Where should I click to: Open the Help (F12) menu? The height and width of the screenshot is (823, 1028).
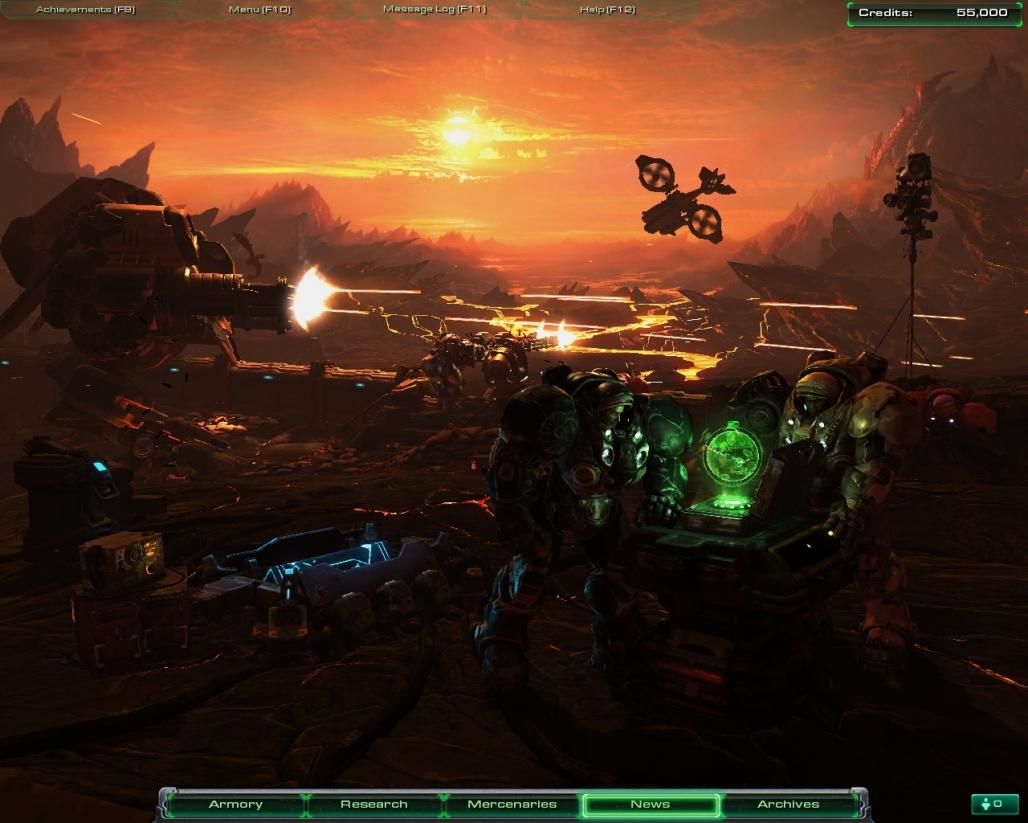[x=607, y=10]
